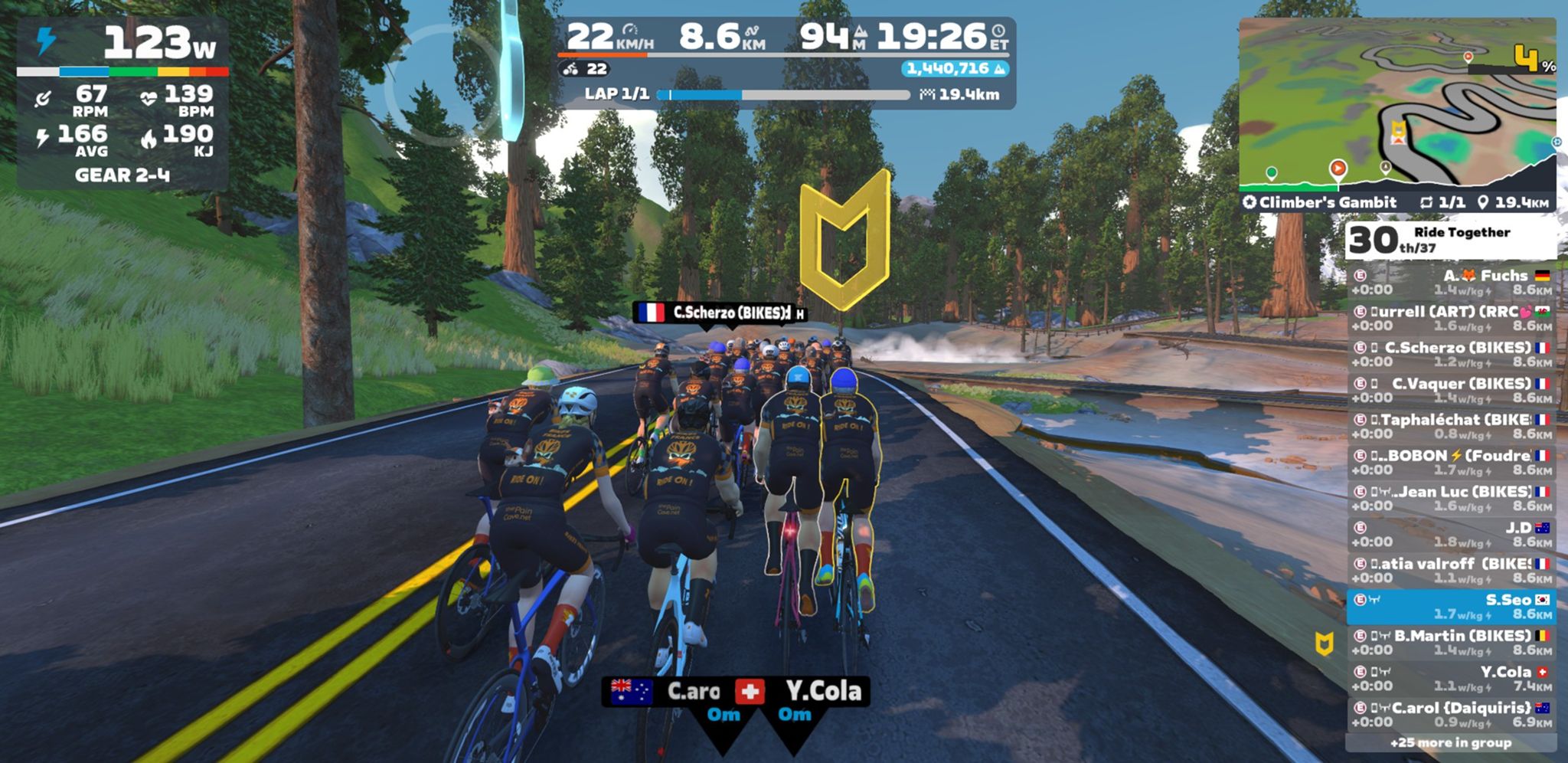This screenshot has height=763, width=1568.
Task: Expand the '+25 more in group' entry
Action: point(1451,742)
